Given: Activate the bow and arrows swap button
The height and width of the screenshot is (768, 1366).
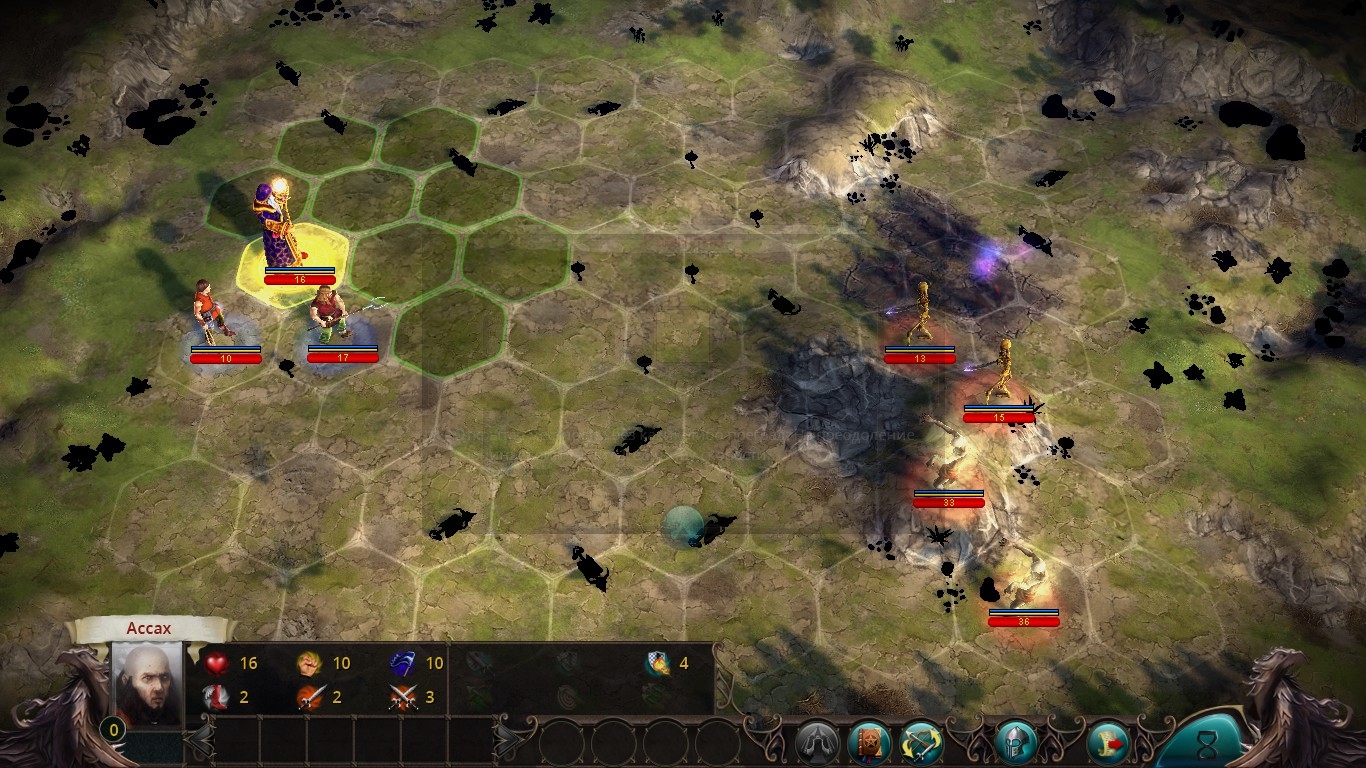Looking at the screenshot, I should (x=921, y=743).
